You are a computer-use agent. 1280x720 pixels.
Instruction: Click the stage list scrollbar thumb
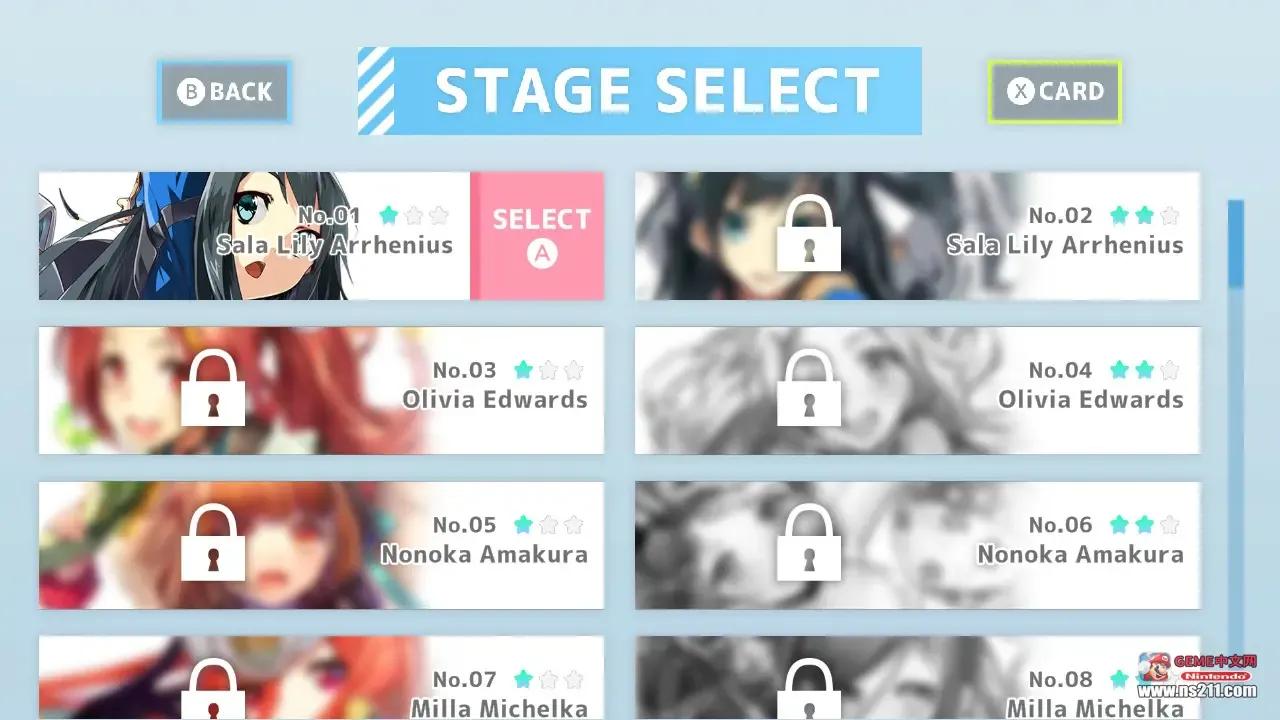point(1236,244)
